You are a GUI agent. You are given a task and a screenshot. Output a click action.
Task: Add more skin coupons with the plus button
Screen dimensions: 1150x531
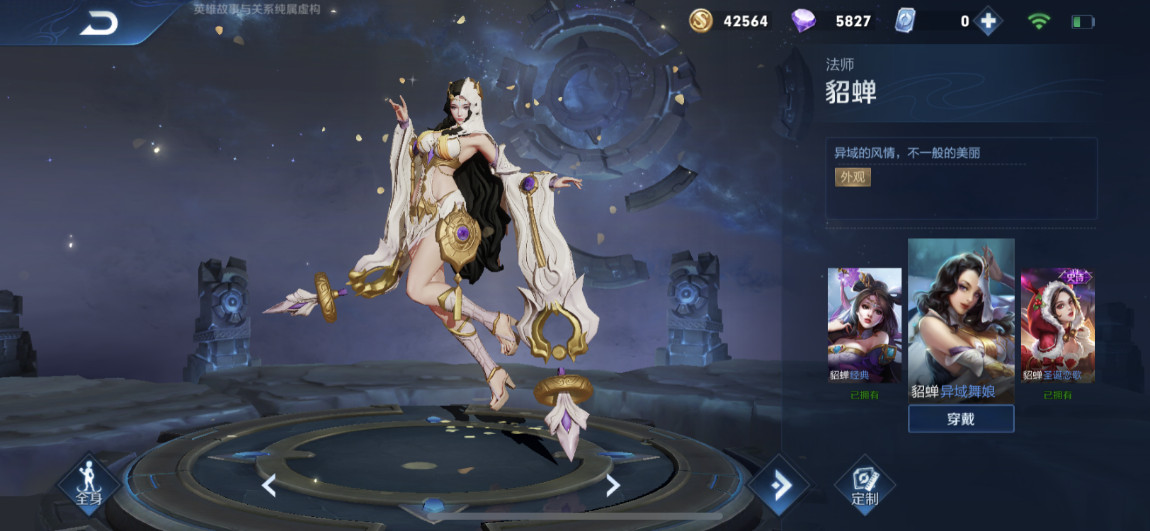[988, 21]
